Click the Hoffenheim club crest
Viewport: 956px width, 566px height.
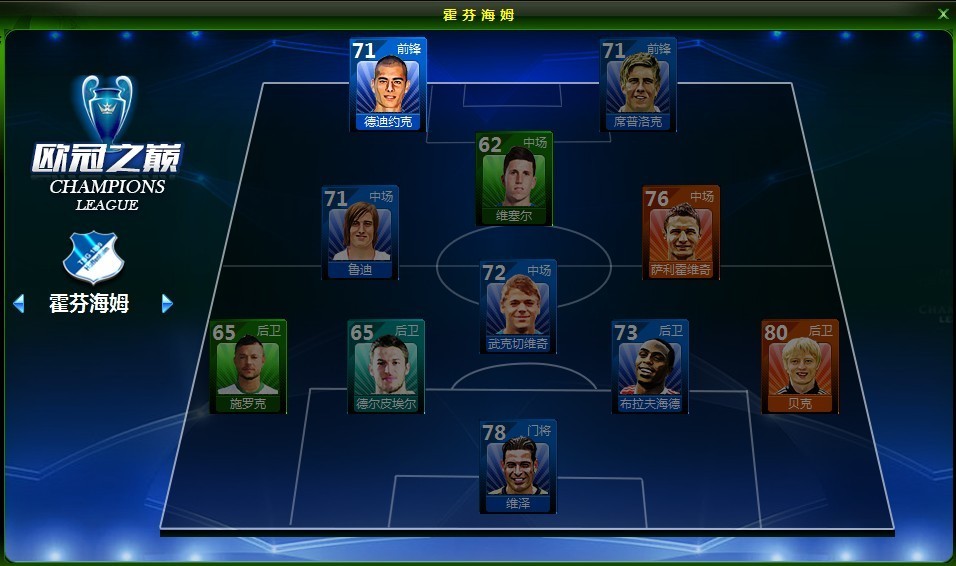tap(91, 259)
